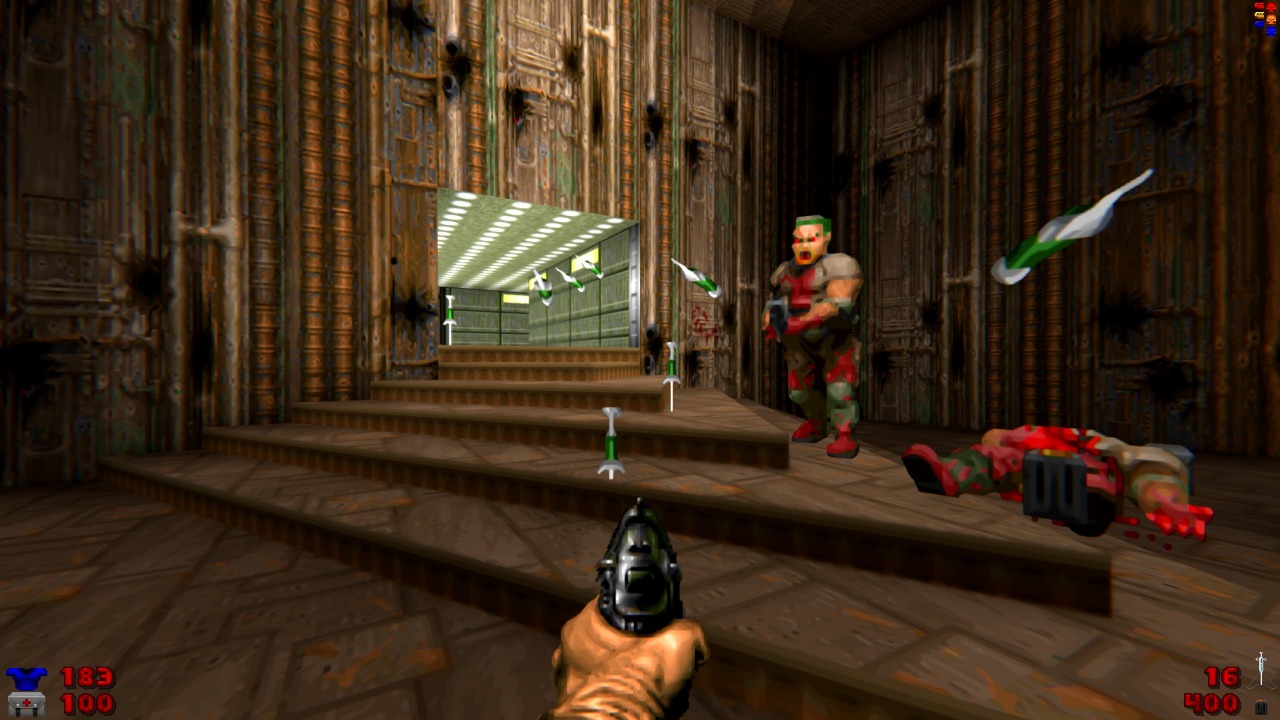Select the dark ammo pack icon
Screen dimensions: 1280x720
[1261, 707]
